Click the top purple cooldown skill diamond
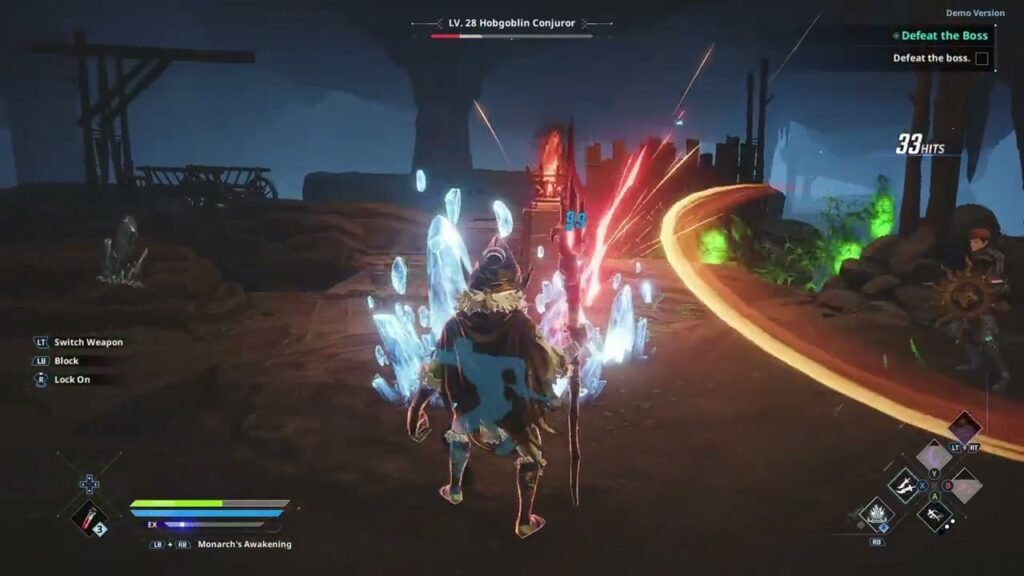 (964, 428)
